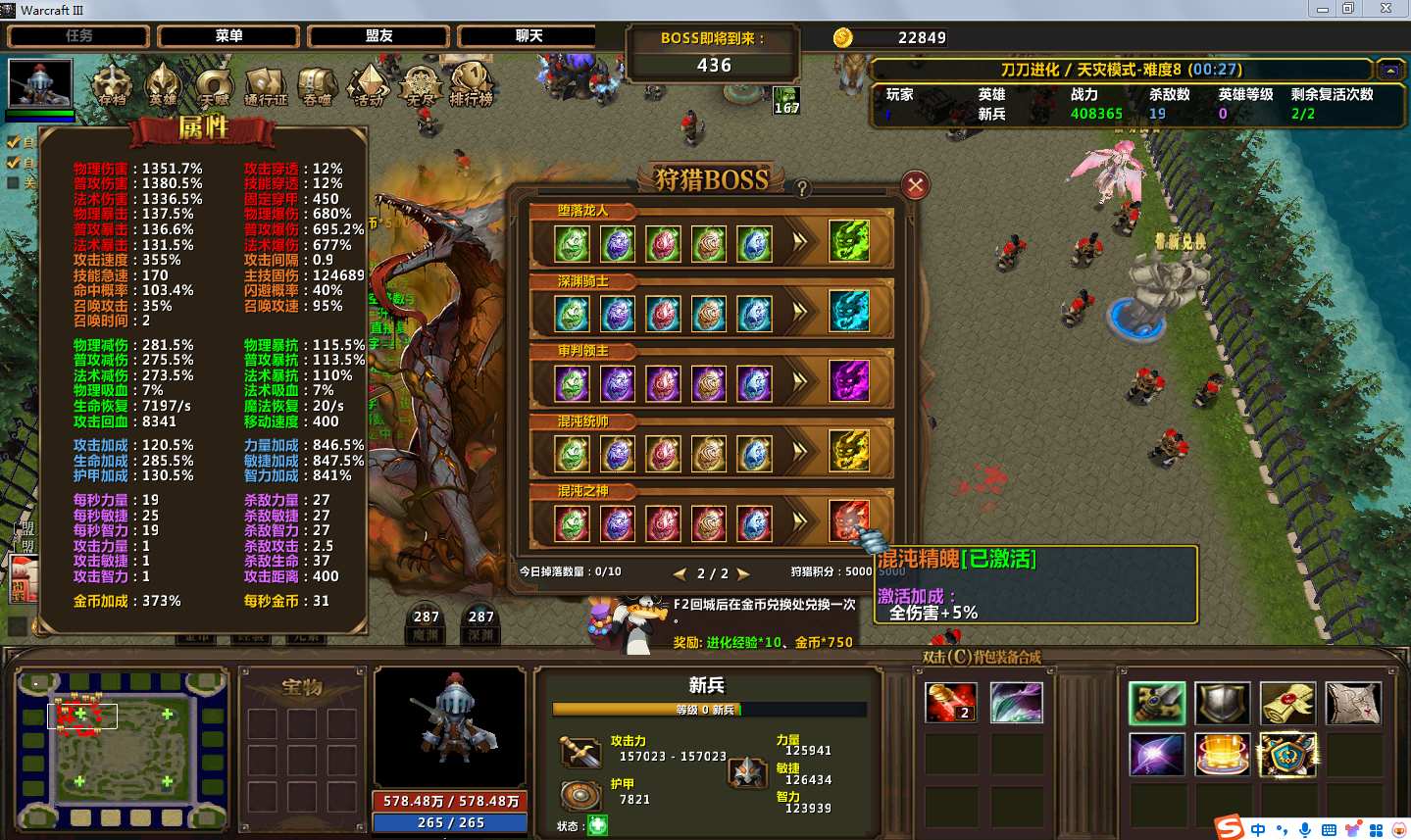1411x840 pixels.
Task: Open the 排行榜 leaderboard icon
Action: pos(471,83)
